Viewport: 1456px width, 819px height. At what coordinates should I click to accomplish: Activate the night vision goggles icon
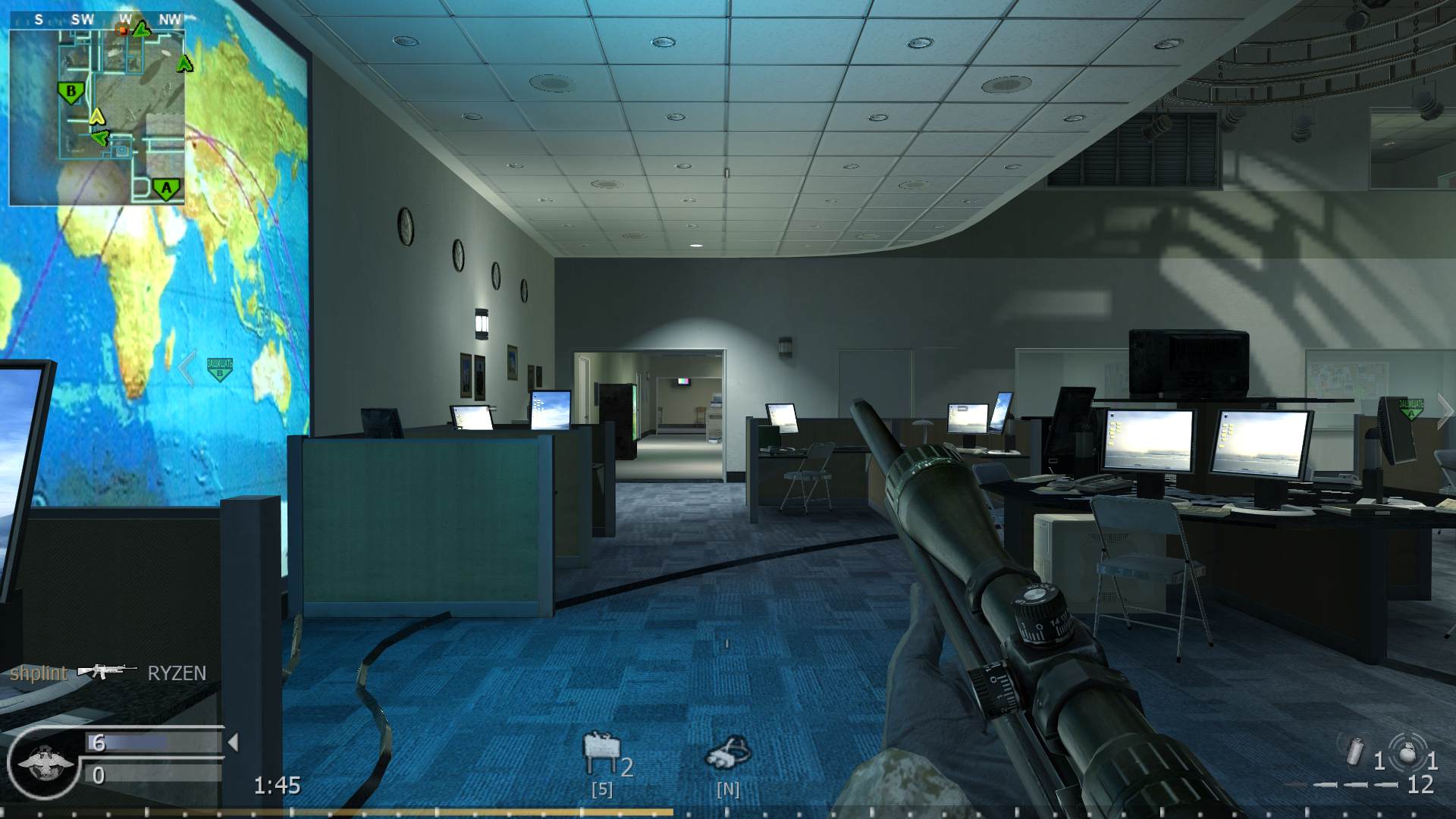coord(728,752)
